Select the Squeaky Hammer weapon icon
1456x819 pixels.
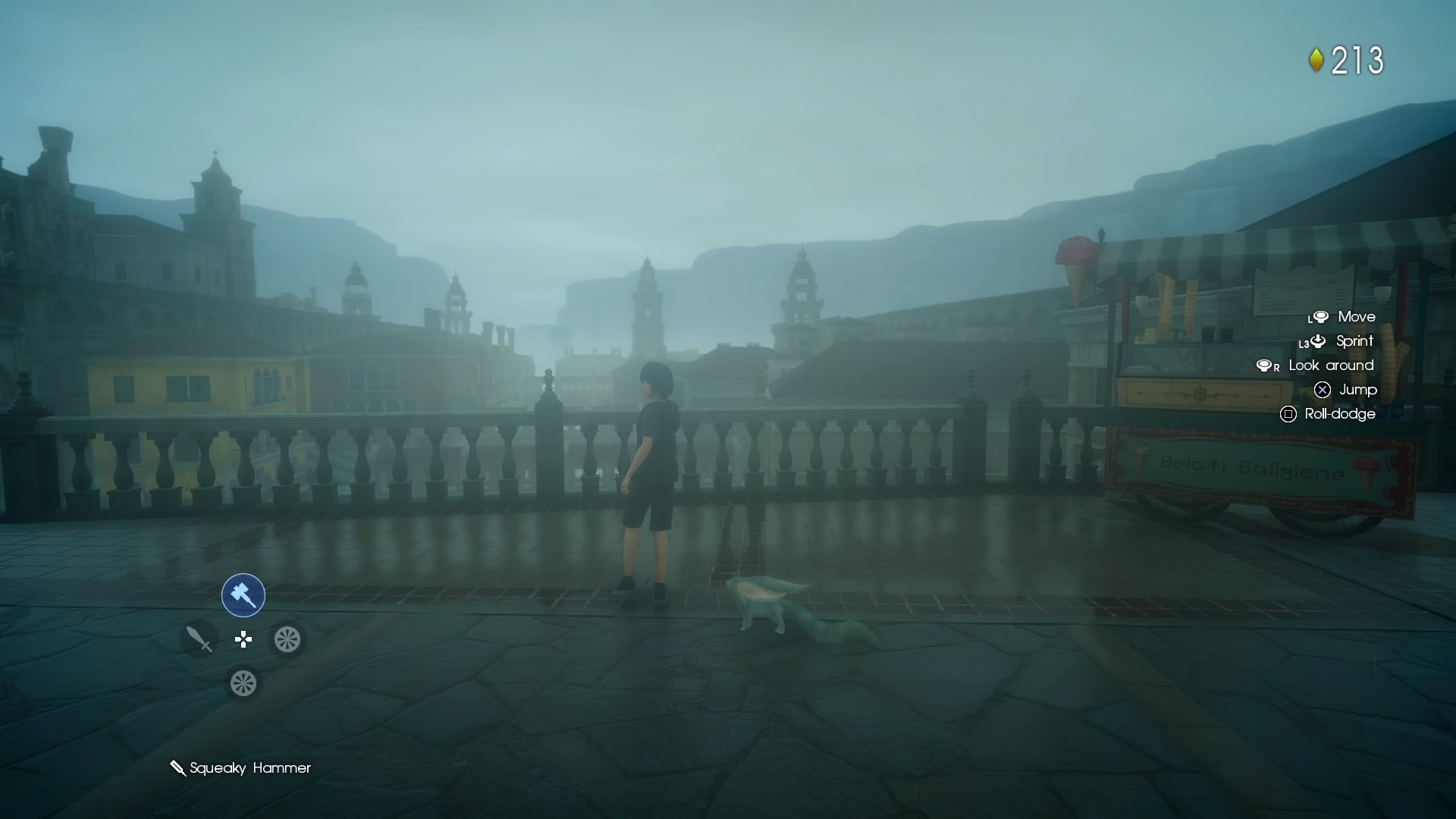click(x=242, y=595)
